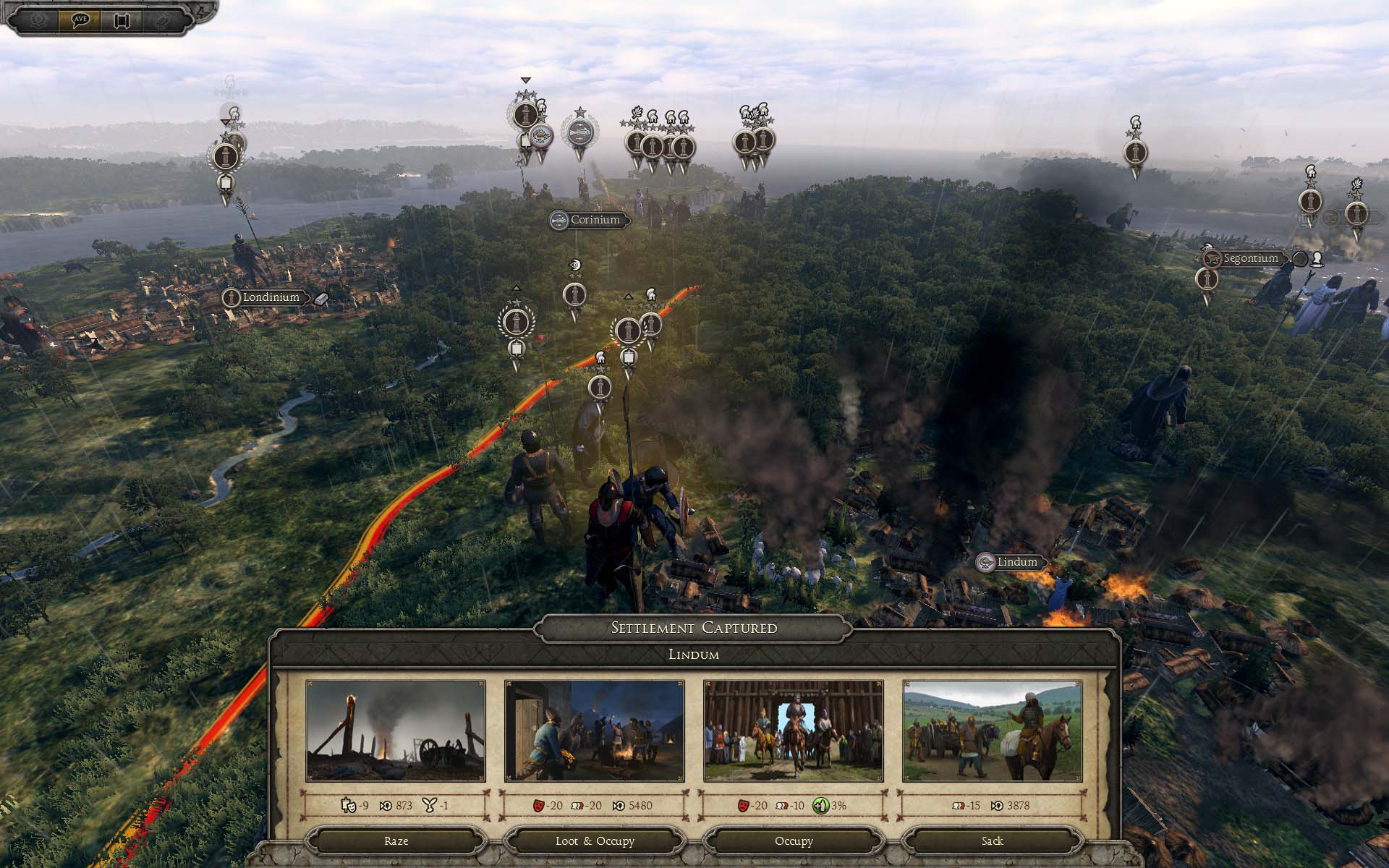Select the Lindum settlement map label

[1016, 562]
